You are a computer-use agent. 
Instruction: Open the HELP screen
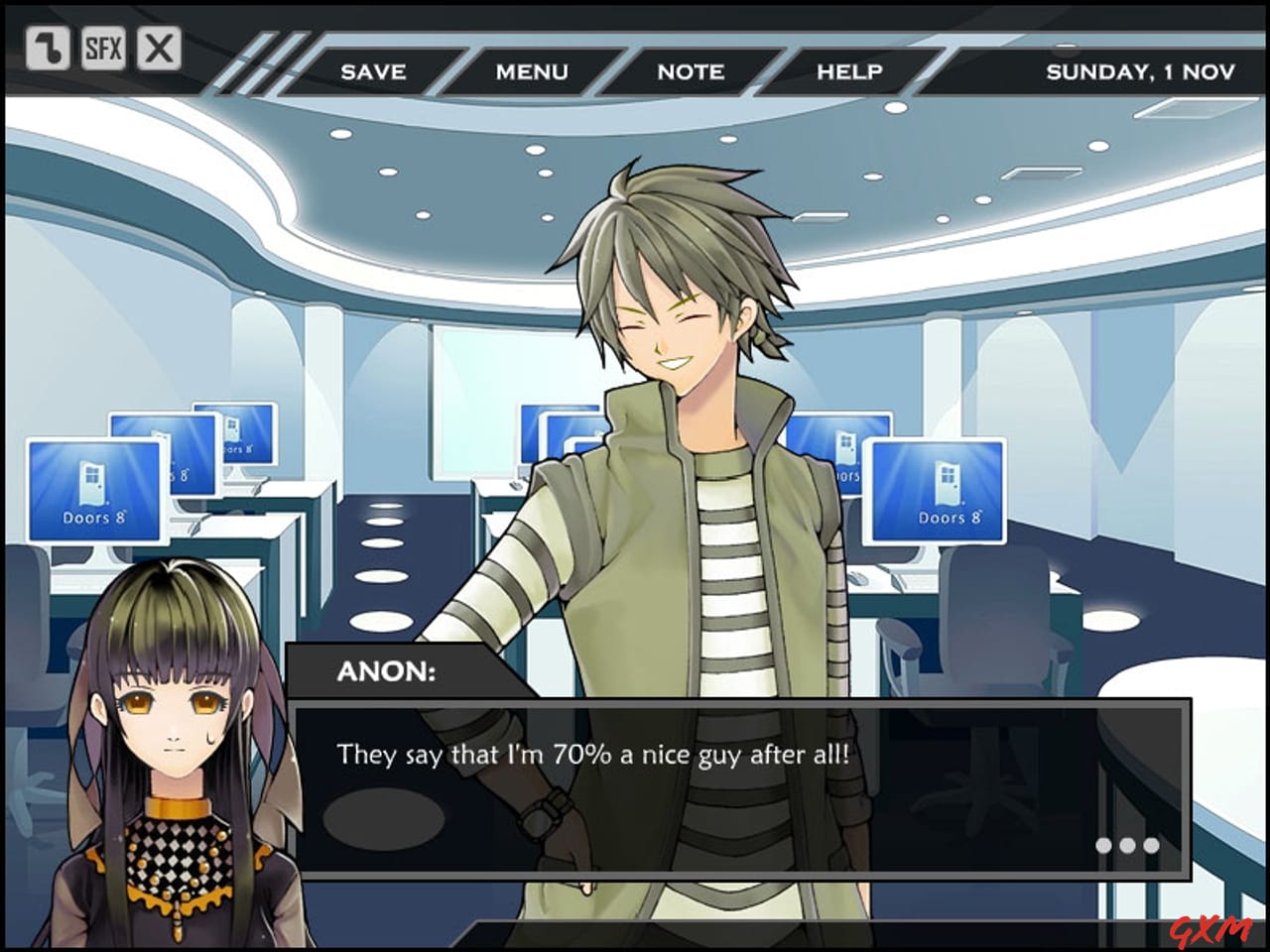[x=849, y=71]
